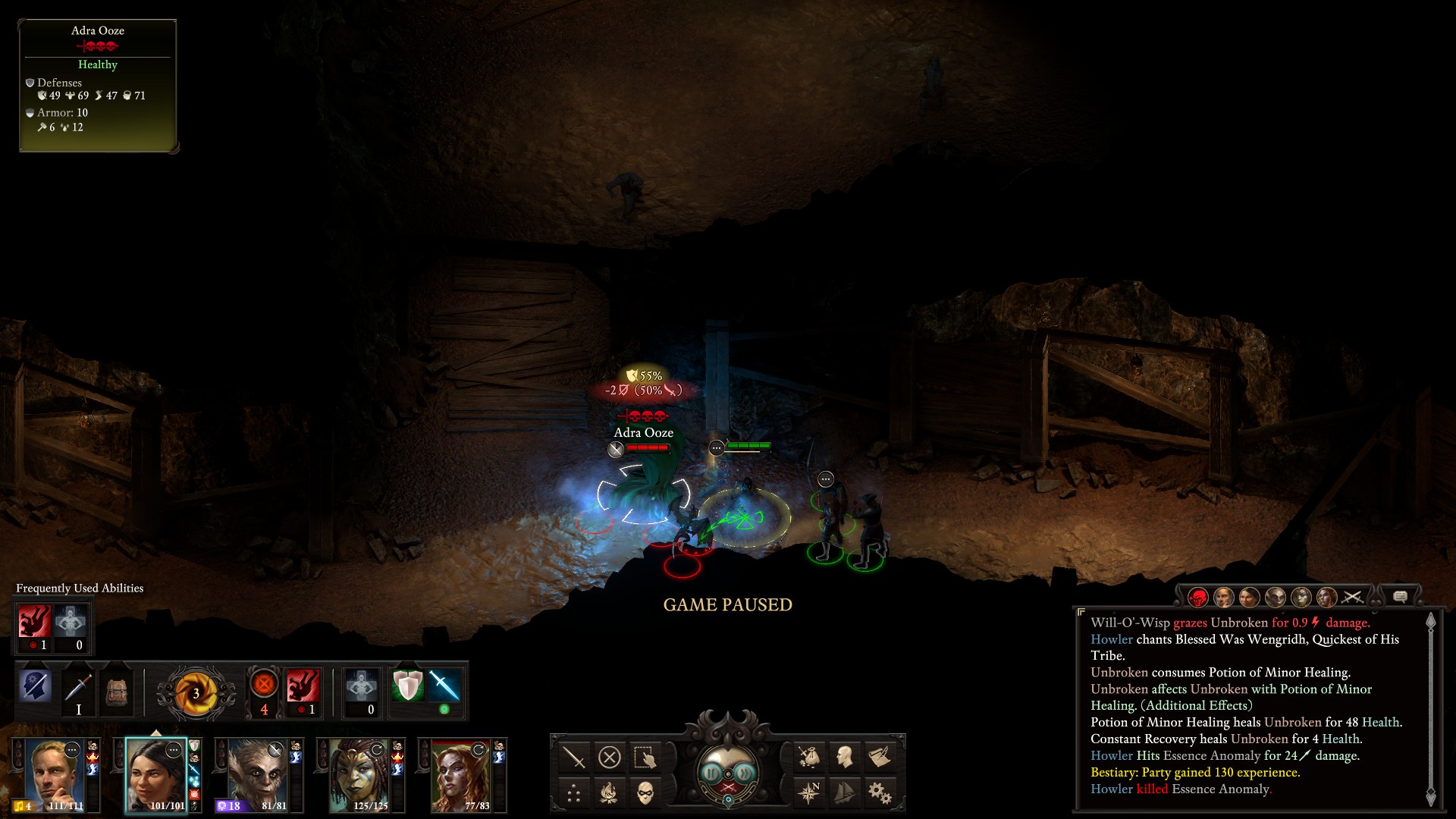Screen dimensions: 1456x819
Task: Cancel action with the circled X button
Action: [610, 757]
